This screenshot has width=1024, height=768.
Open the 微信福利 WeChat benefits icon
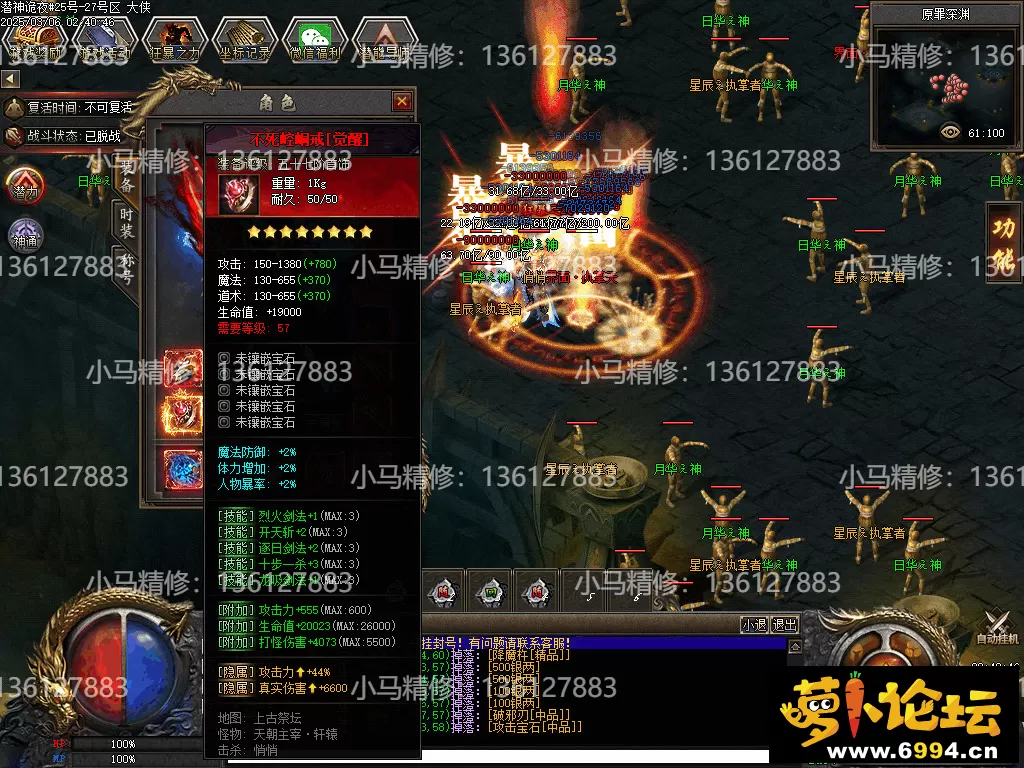[x=314, y=41]
